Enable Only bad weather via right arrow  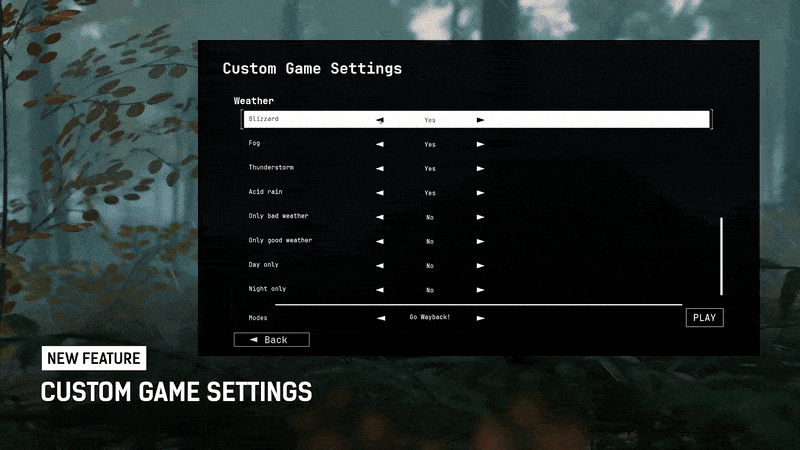click(480, 216)
